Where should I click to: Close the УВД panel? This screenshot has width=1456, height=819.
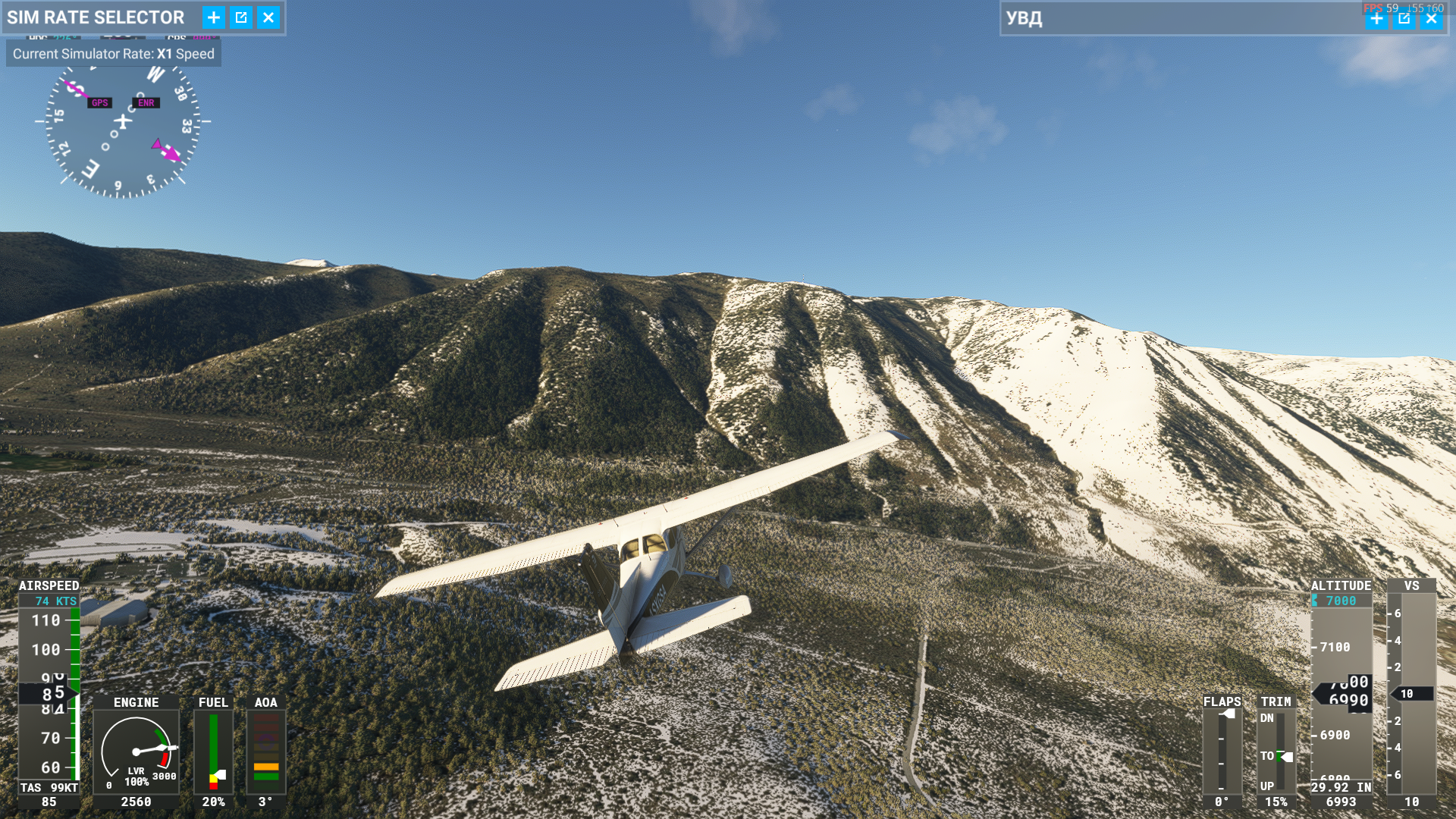pos(1431,19)
